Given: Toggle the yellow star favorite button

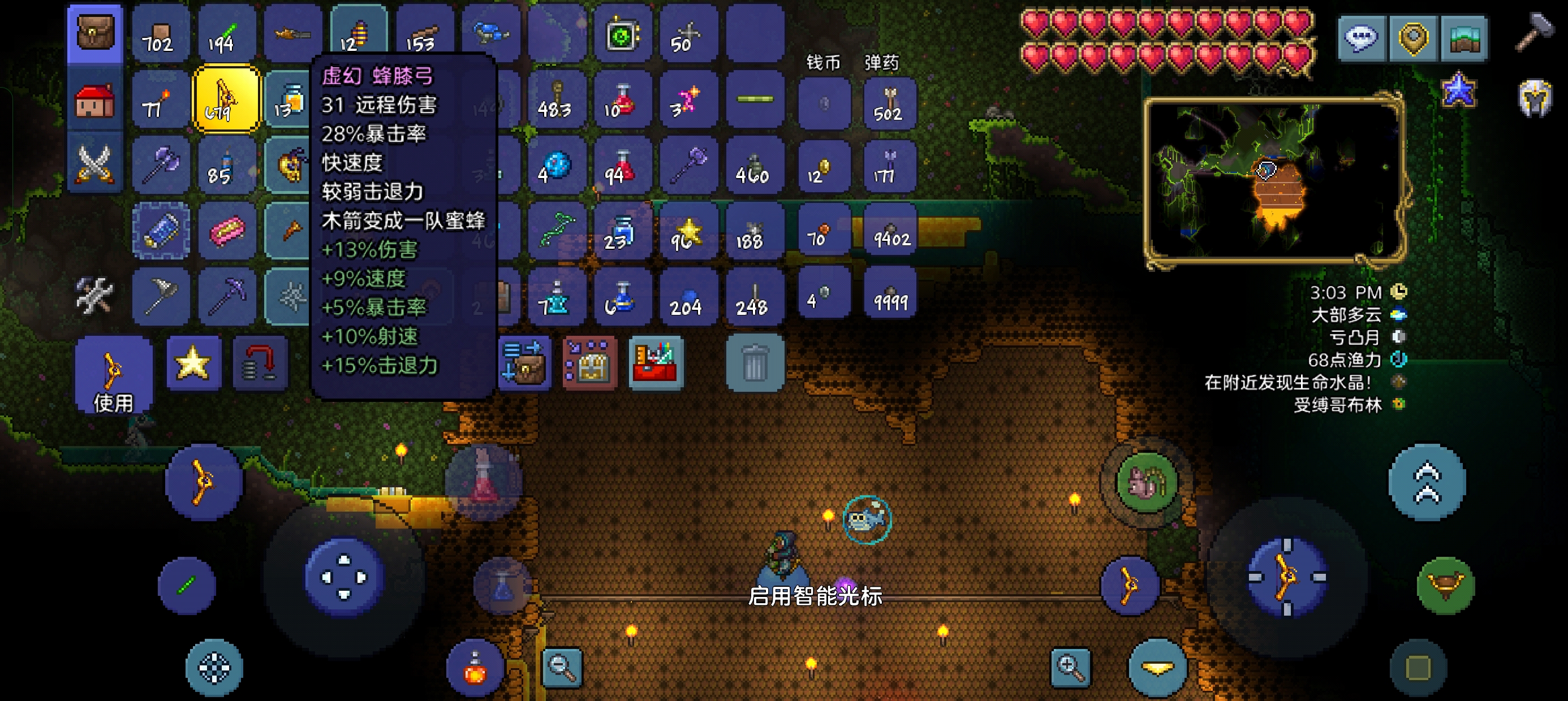Looking at the screenshot, I should tap(193, 364).
